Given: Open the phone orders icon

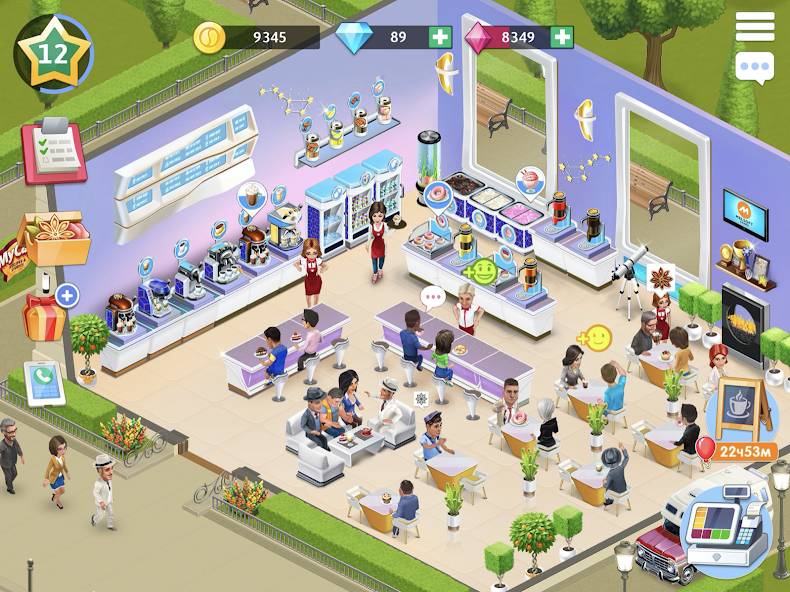Looking at the screenshot, I should click(x=45, y=382).
